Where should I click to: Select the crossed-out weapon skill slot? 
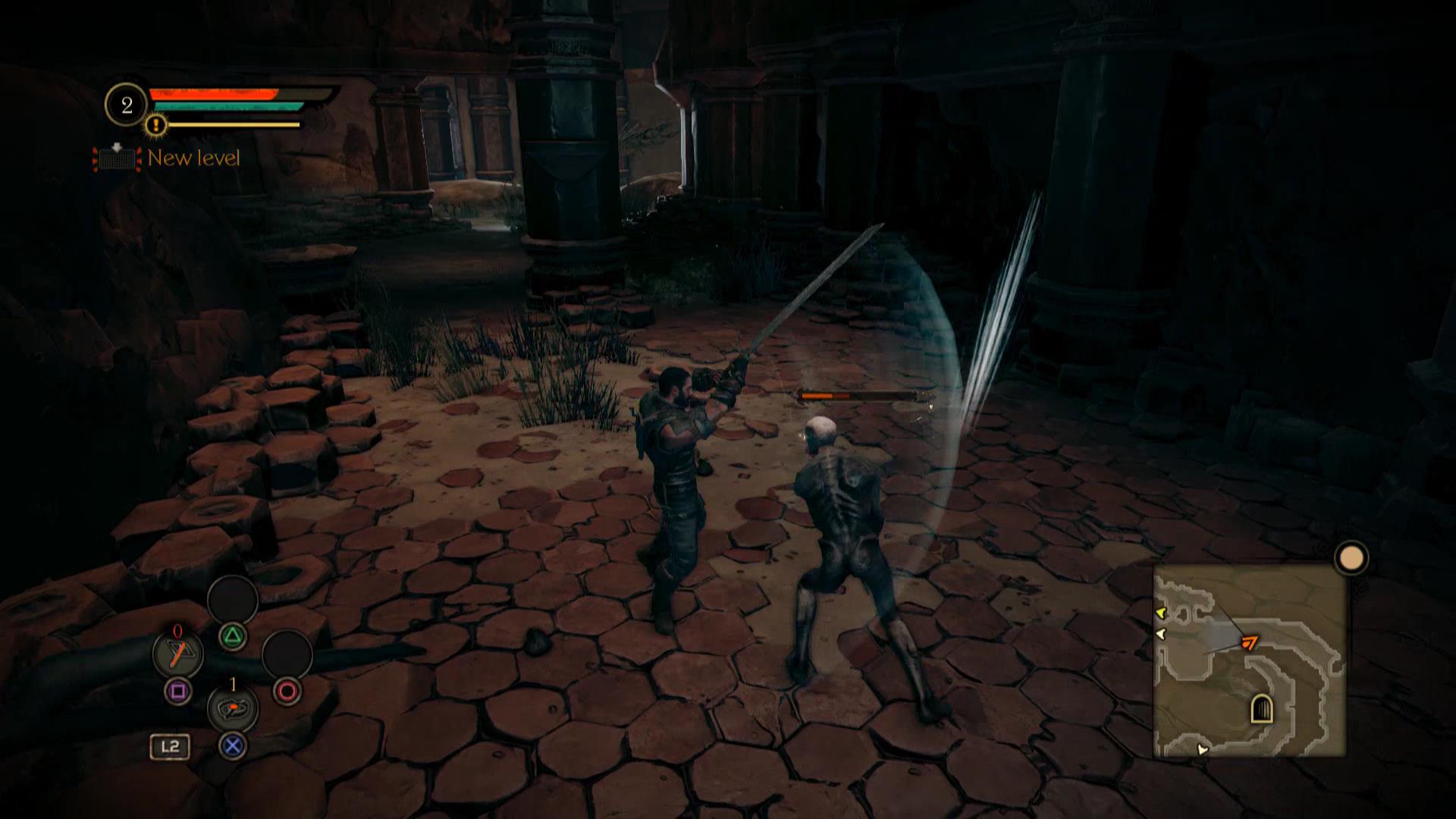pyautogui.click(x=177, y=653)
